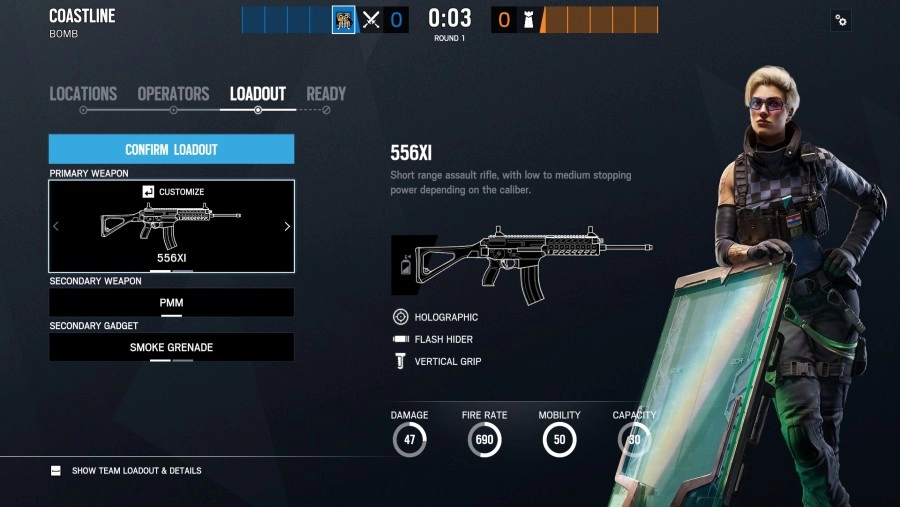Switch to the Locations tab
This screenshot has height=507, width=900.
(x=83, y=94)
